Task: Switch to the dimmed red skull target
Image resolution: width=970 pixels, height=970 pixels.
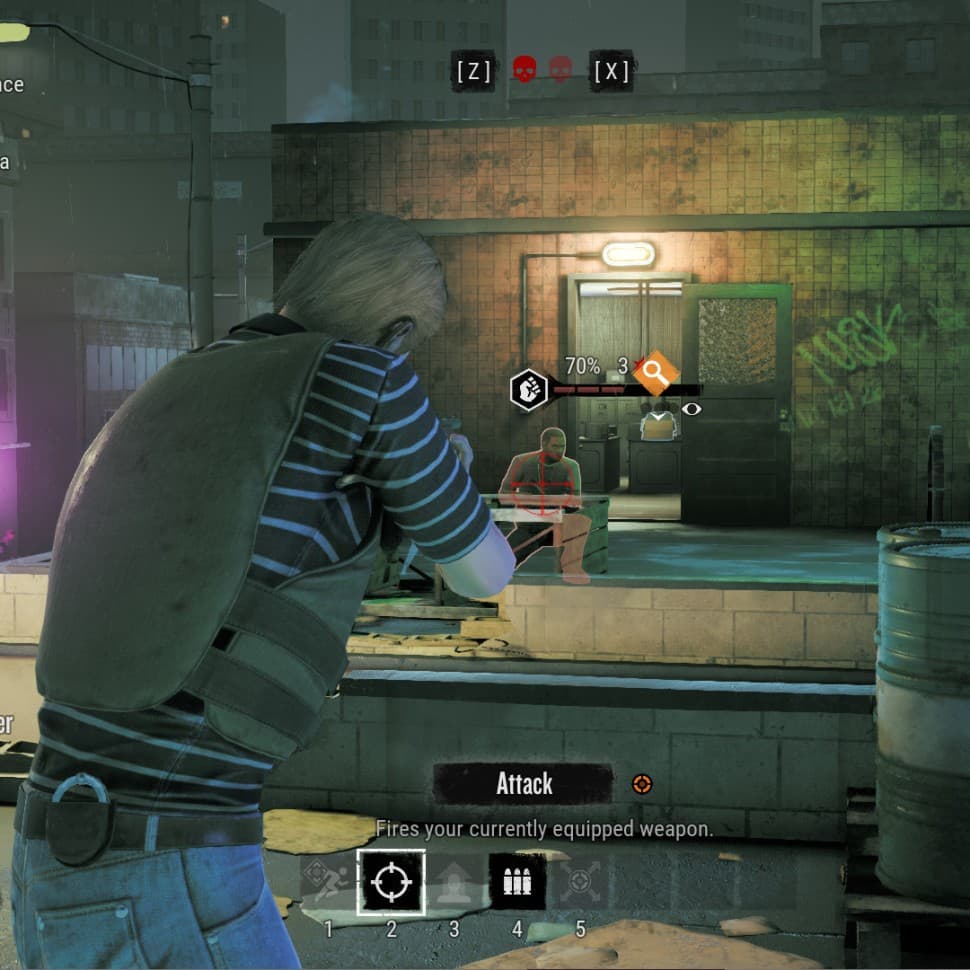Action: click(561, 70)
